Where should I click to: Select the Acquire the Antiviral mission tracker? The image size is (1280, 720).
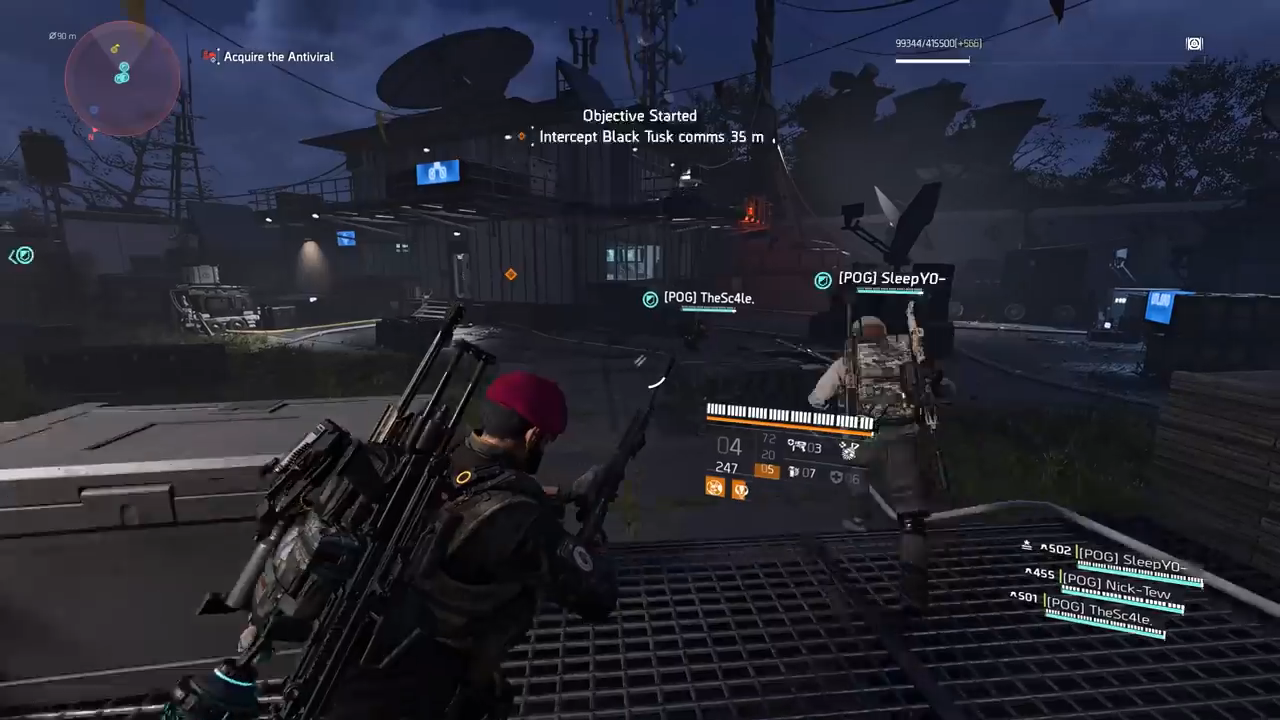pos(278,57)
